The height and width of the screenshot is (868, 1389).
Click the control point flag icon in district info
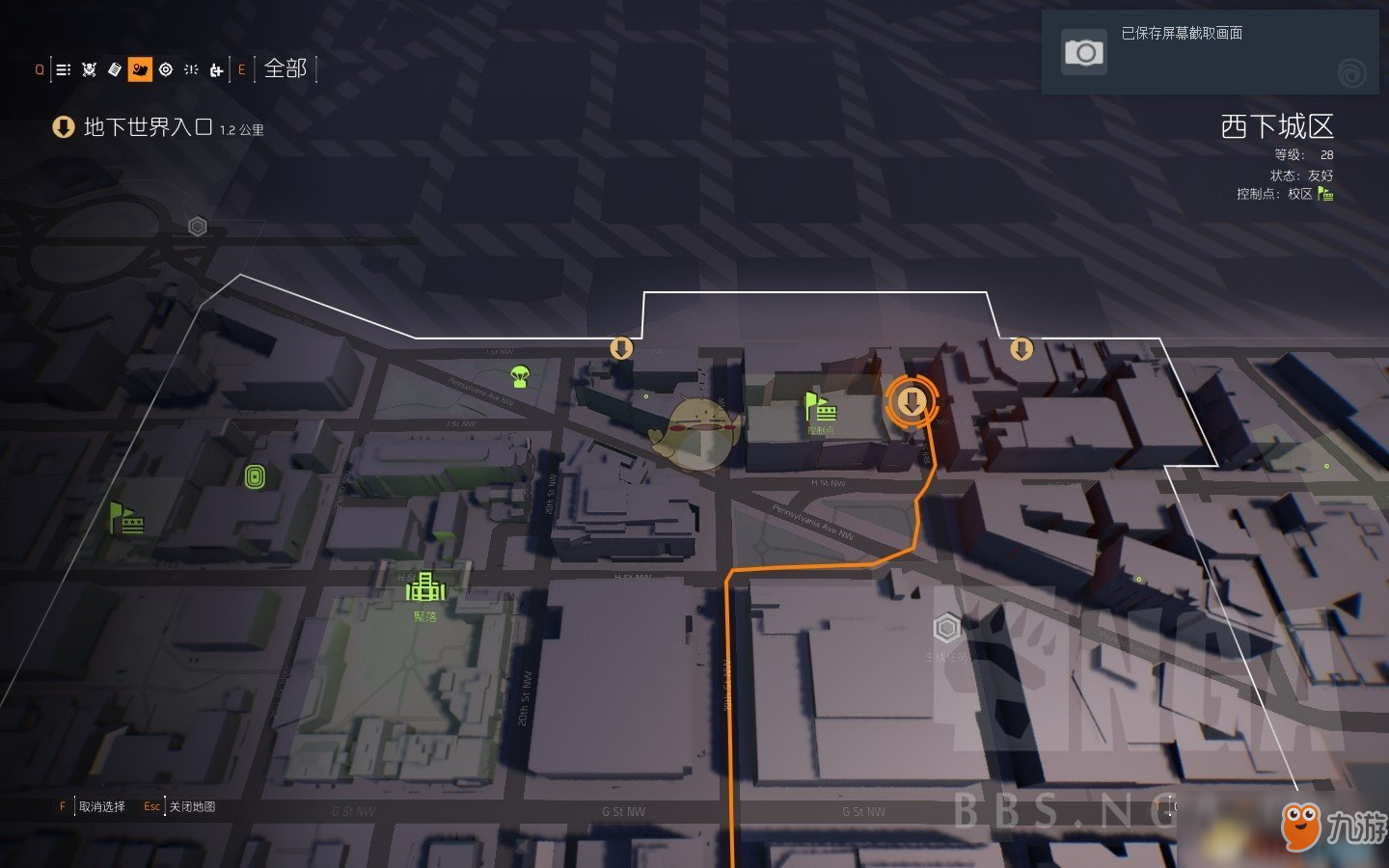(x=1325, y=194)
